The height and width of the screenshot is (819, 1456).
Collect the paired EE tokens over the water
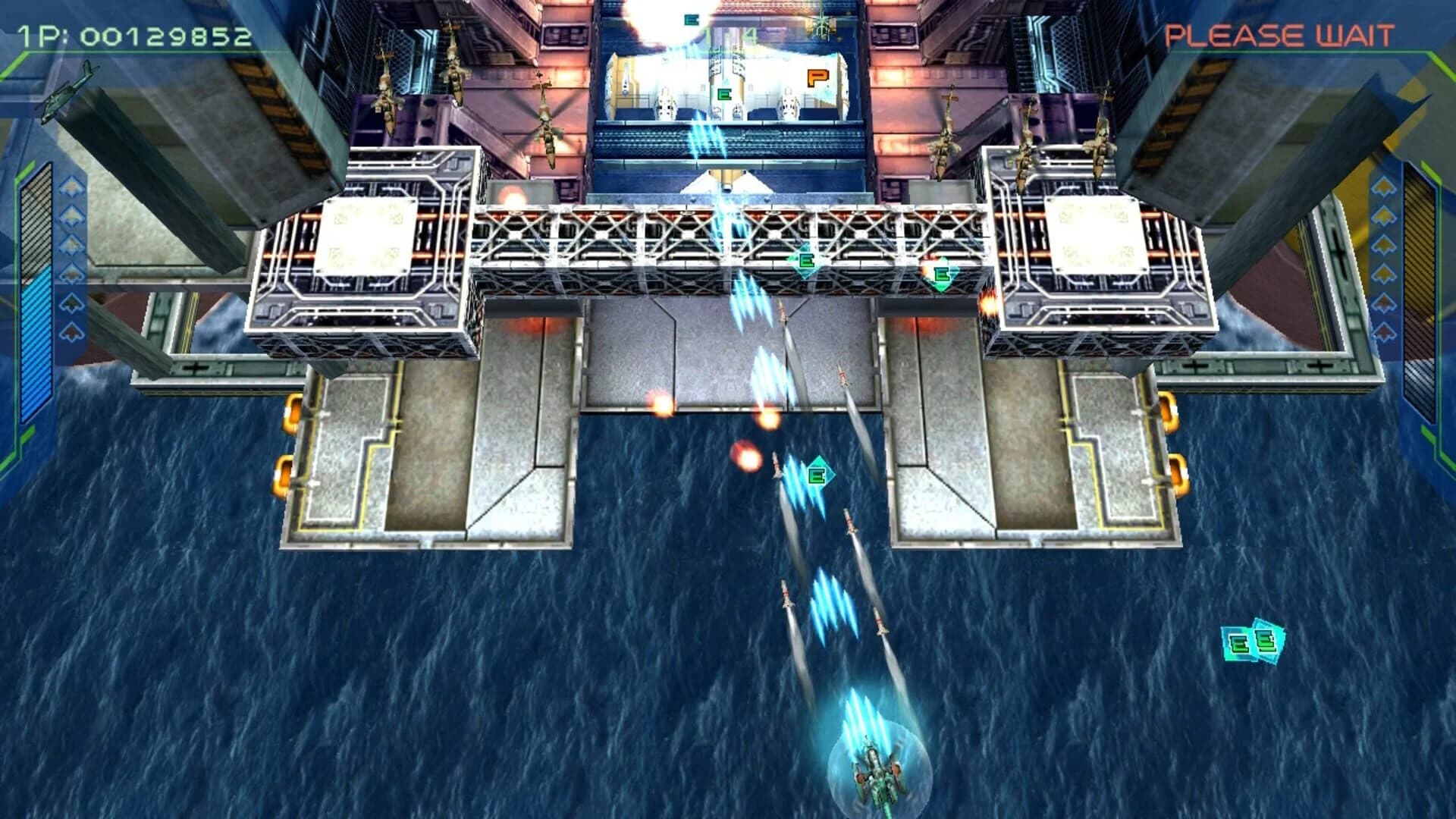[x=1254, y=641]
